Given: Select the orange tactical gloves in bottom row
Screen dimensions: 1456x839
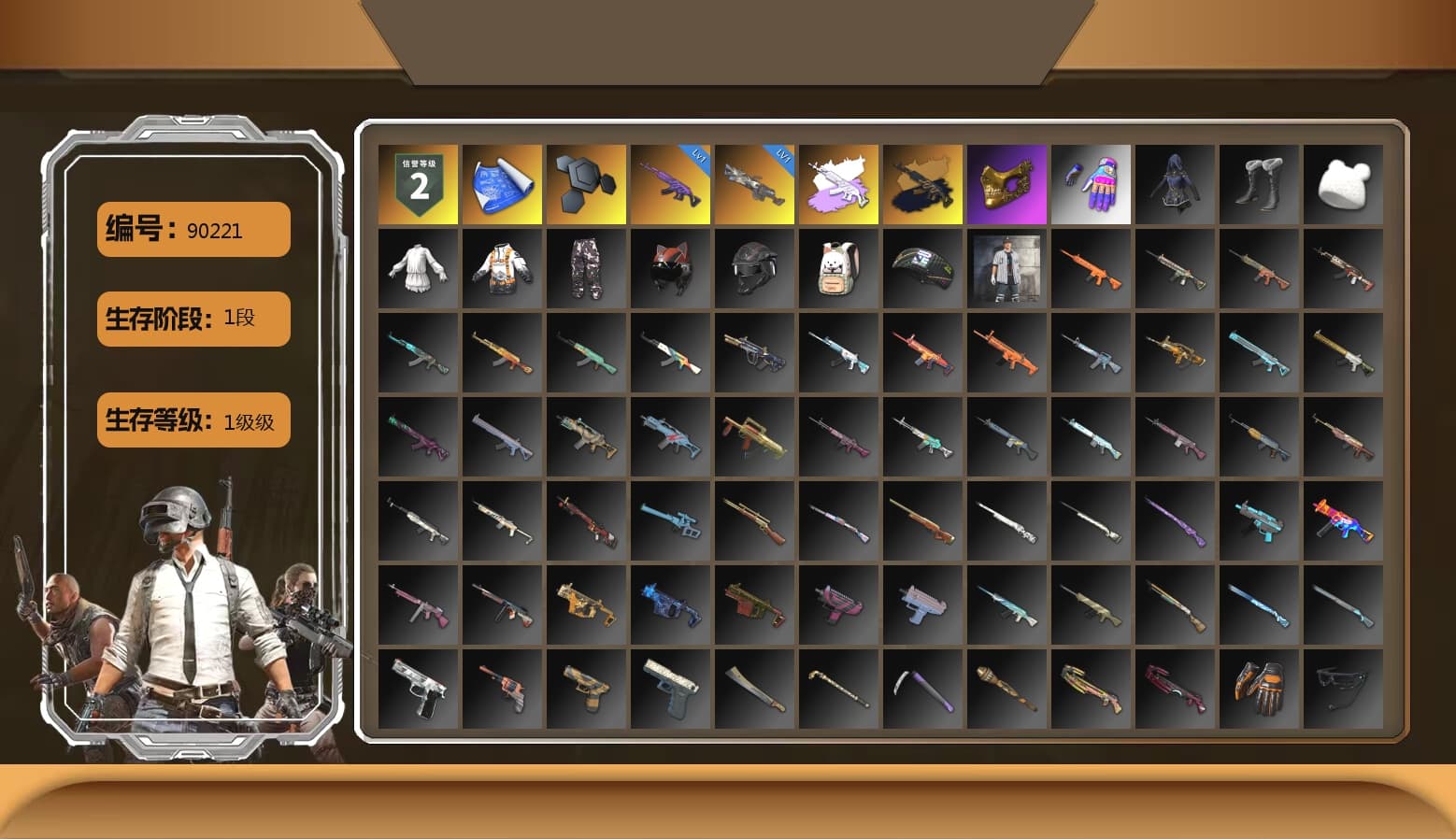Looking at the screenshot, I should [1260, 688].
